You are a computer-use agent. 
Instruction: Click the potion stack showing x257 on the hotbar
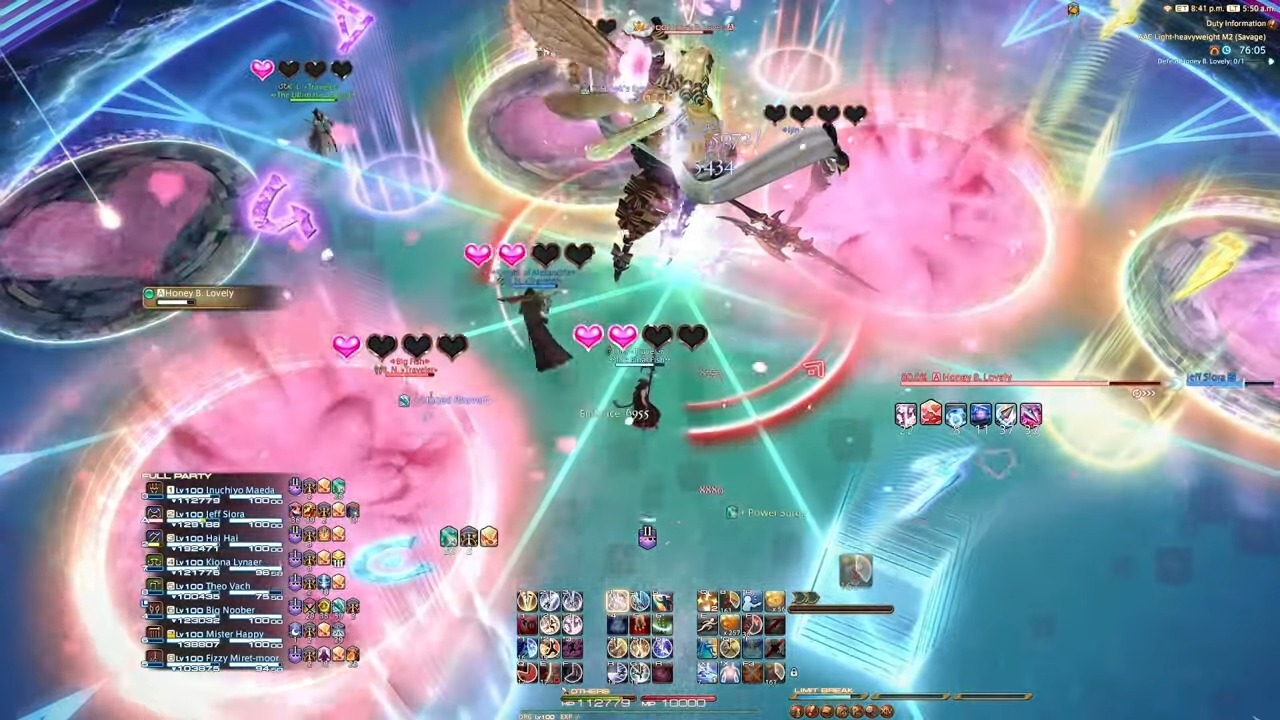click(x=729, y=626)
